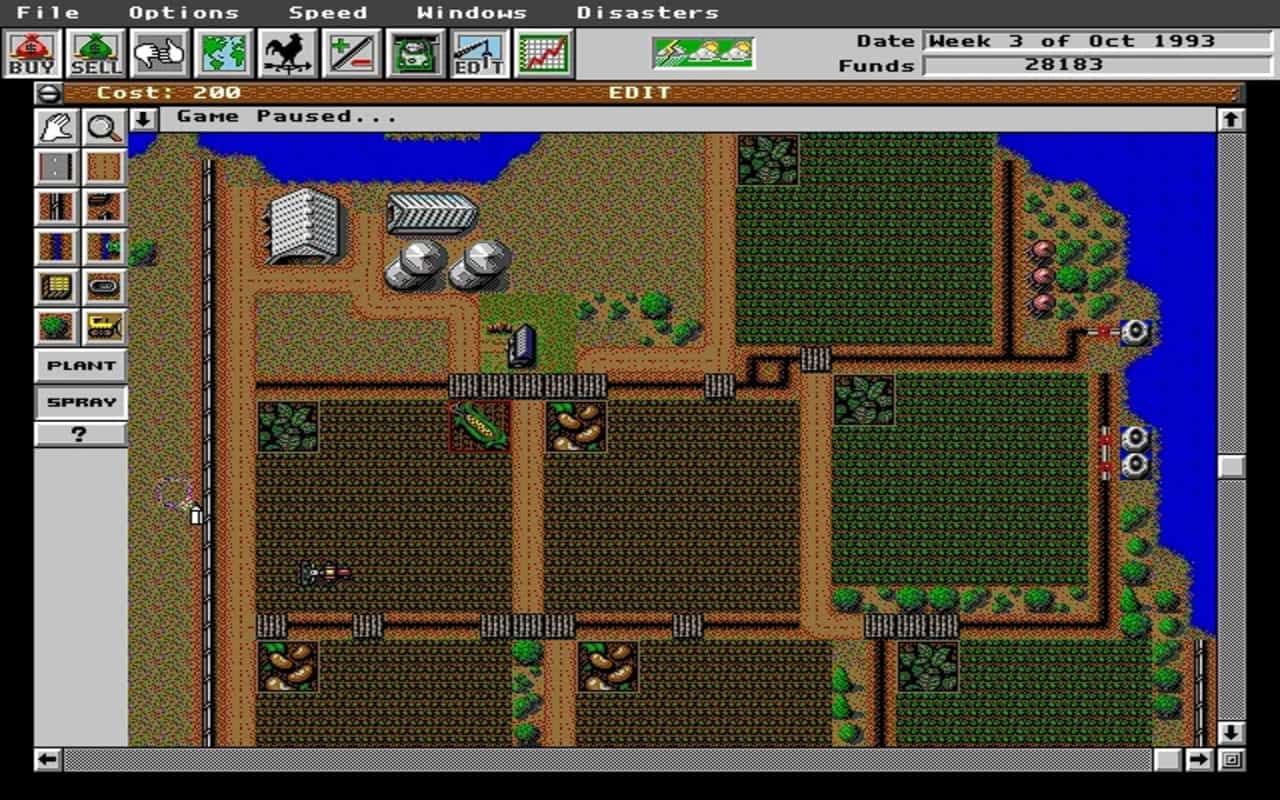The image size is (1280, 800).
Task: Open the Speed menu
Action: [327, 12]
